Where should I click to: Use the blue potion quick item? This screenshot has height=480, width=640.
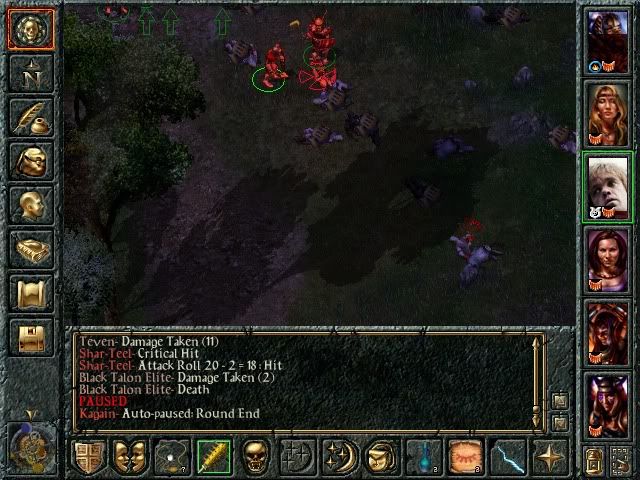pyautogui.click(x=423, y=456)
